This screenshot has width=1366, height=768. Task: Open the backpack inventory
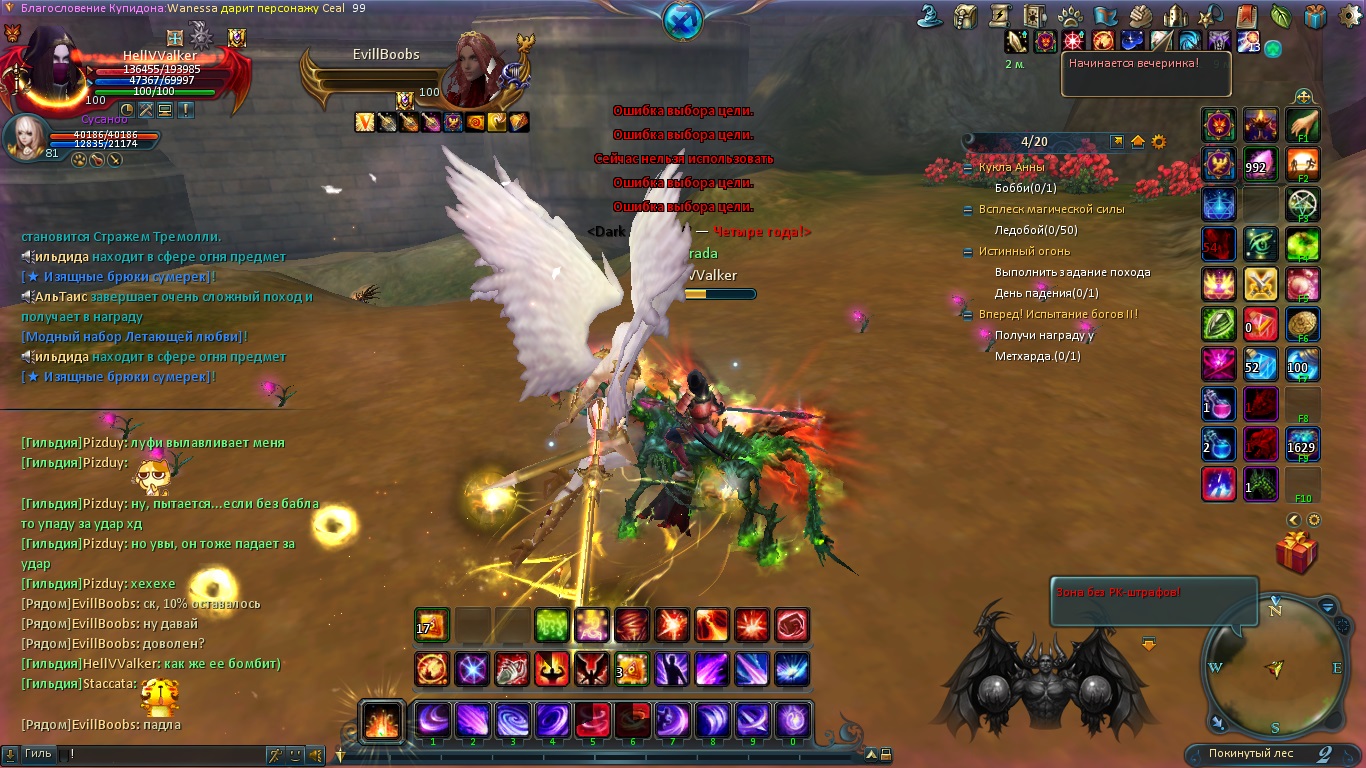965,16
